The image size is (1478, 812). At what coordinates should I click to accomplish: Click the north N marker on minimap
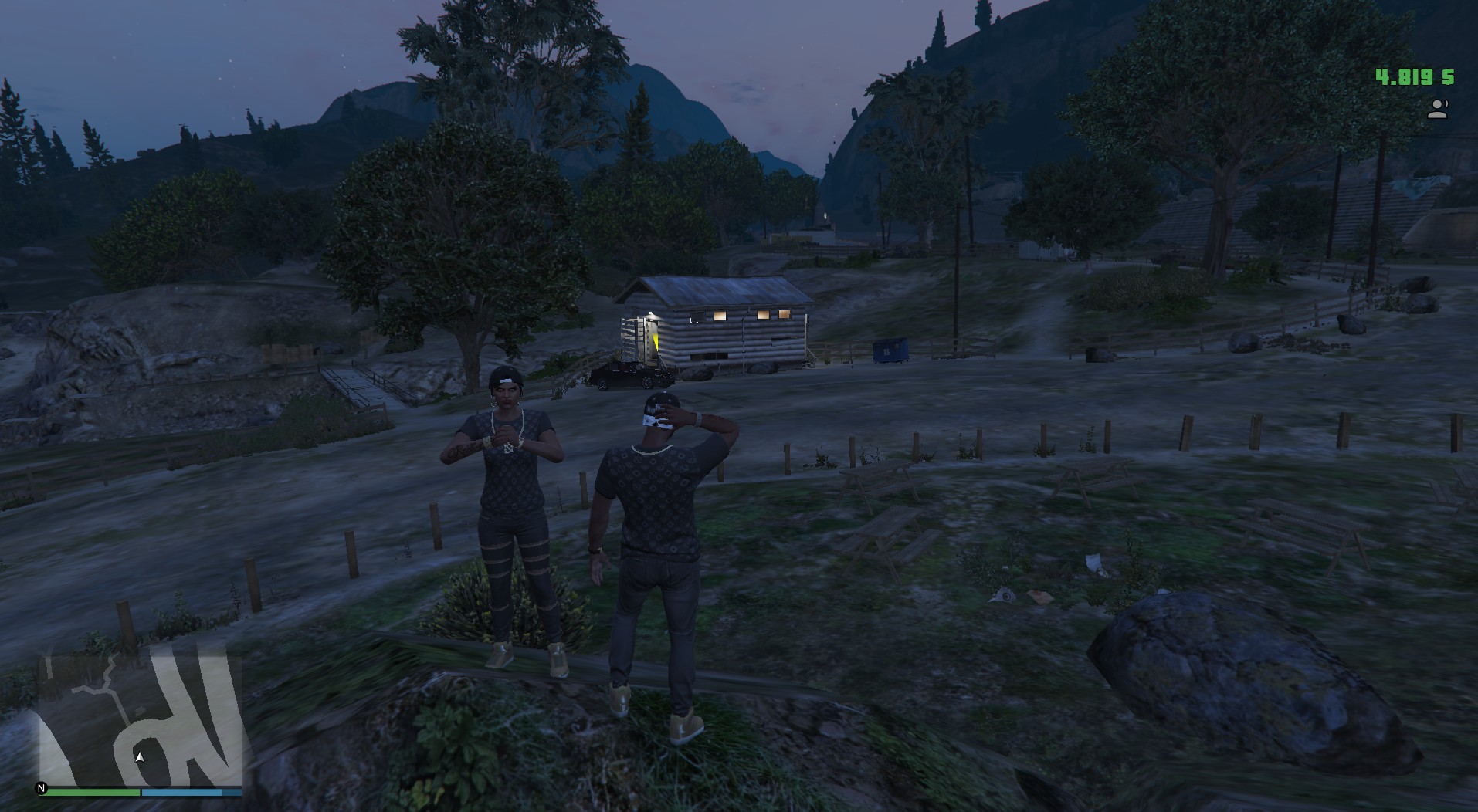[x=42, y=788]
